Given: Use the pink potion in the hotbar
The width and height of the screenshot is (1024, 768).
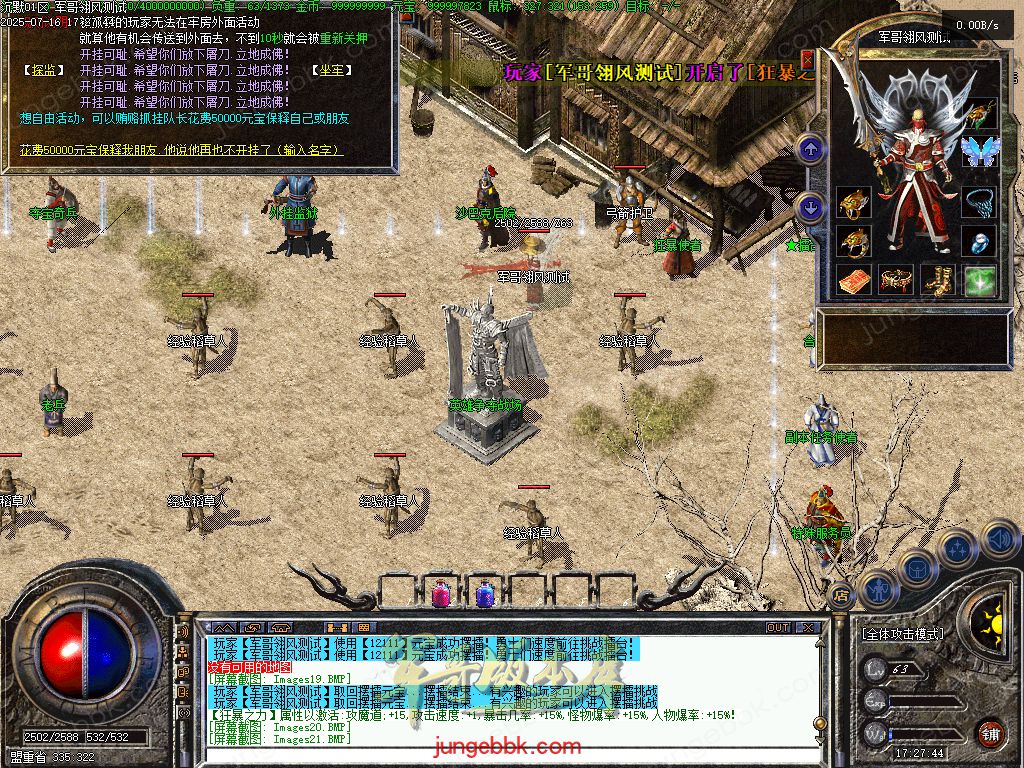Looking at the screenshot, I should (440, 594).
